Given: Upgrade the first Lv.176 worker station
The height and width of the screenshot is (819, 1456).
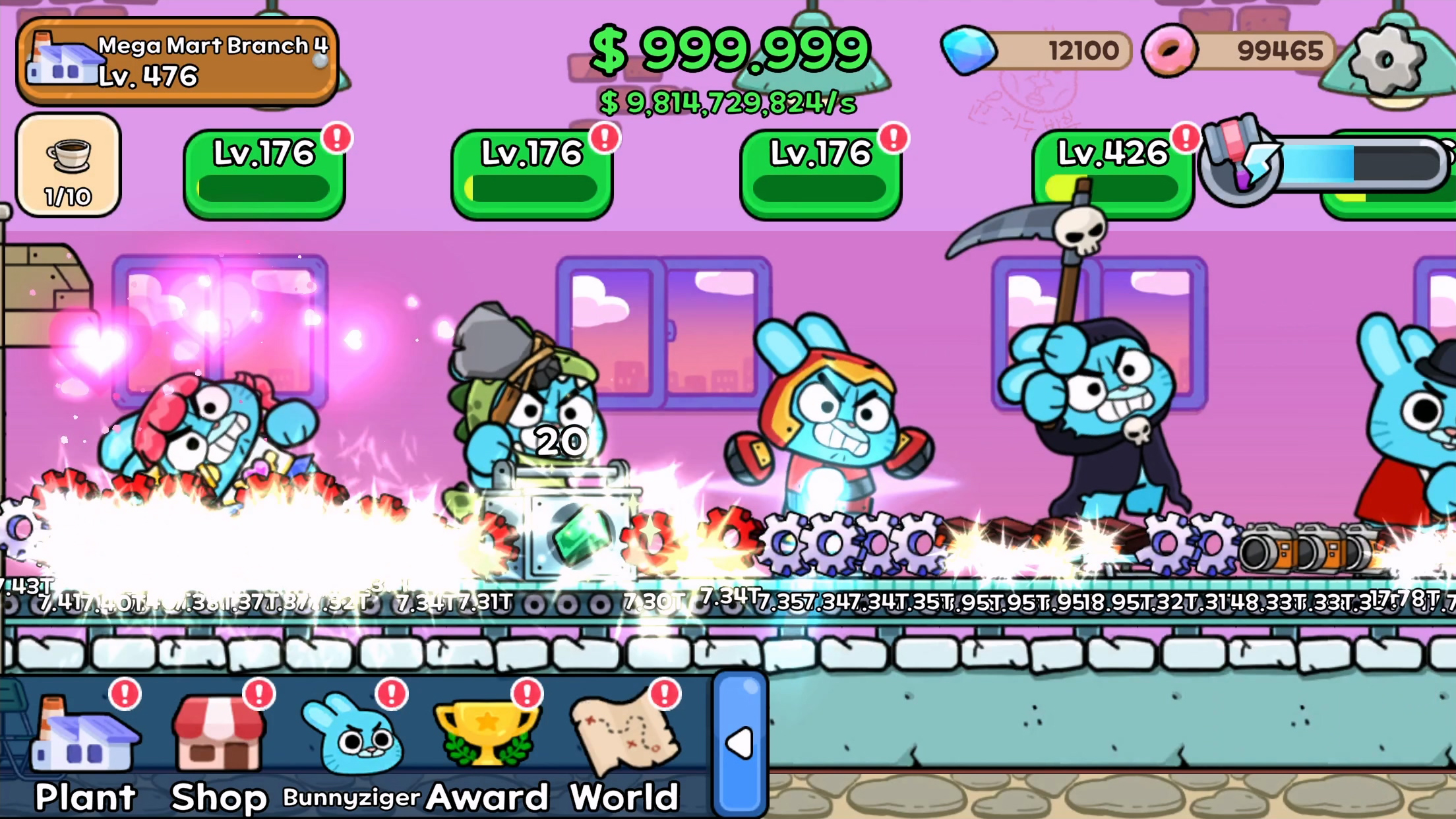Looking at the screenshot, I should [x=262, y=171].
